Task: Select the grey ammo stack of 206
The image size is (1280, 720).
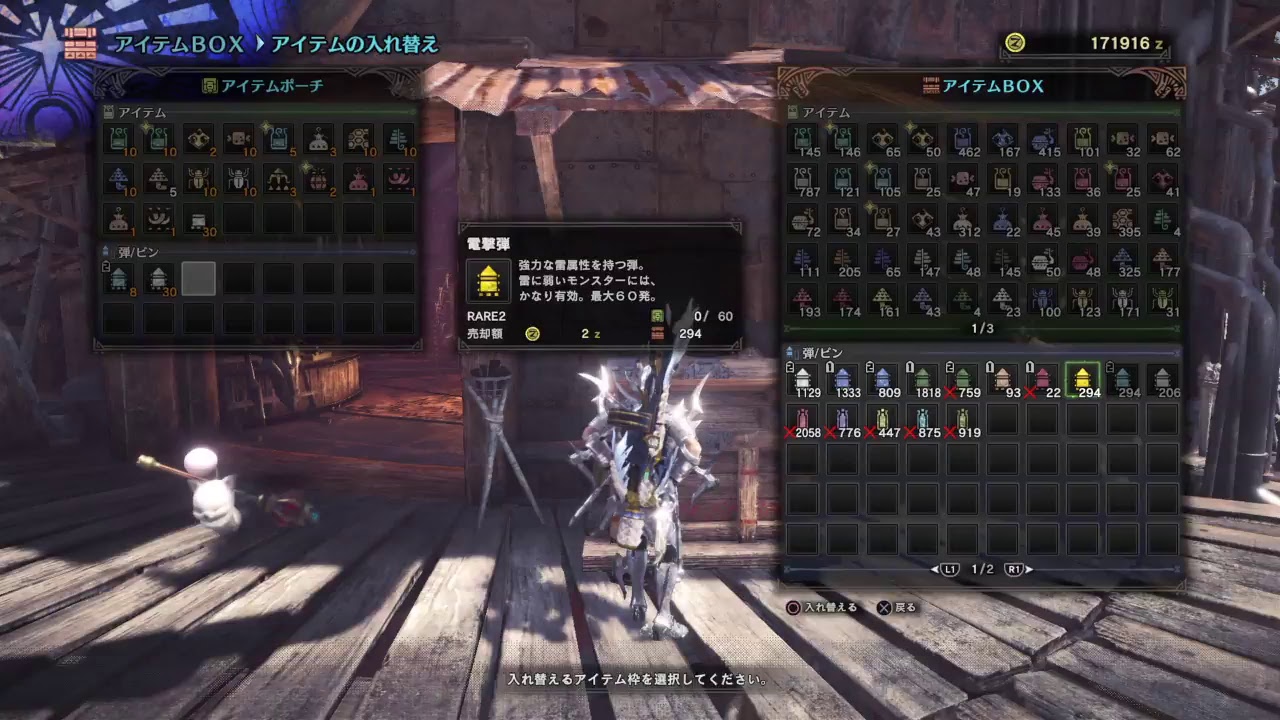Action: click(x=1162, y=380)
